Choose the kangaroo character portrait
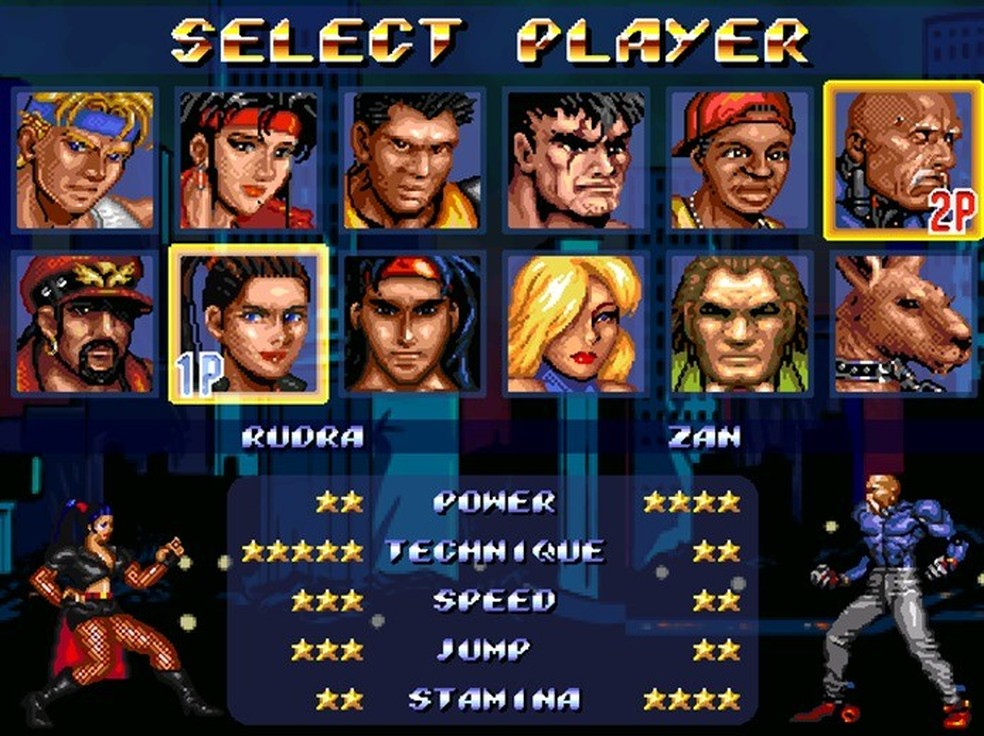This screenshot has height=736, width=984. click(903, 323)
